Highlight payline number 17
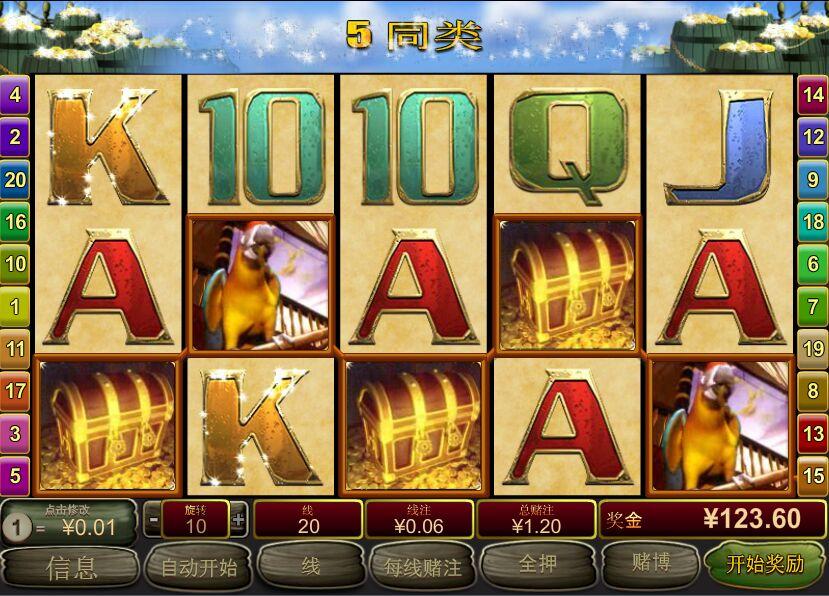Image resolution: width=829 pixels, height=596 pixels. [x=15, y=390]
